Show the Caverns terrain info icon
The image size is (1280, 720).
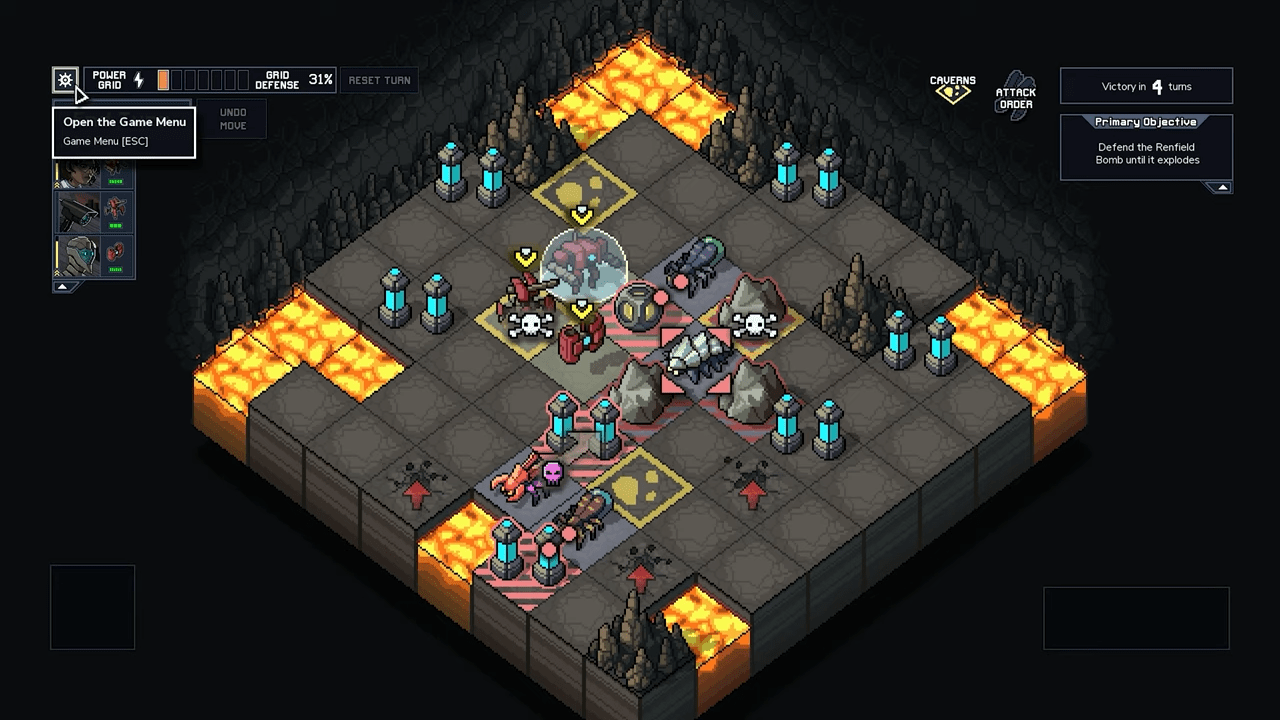[x=952, y=89]
